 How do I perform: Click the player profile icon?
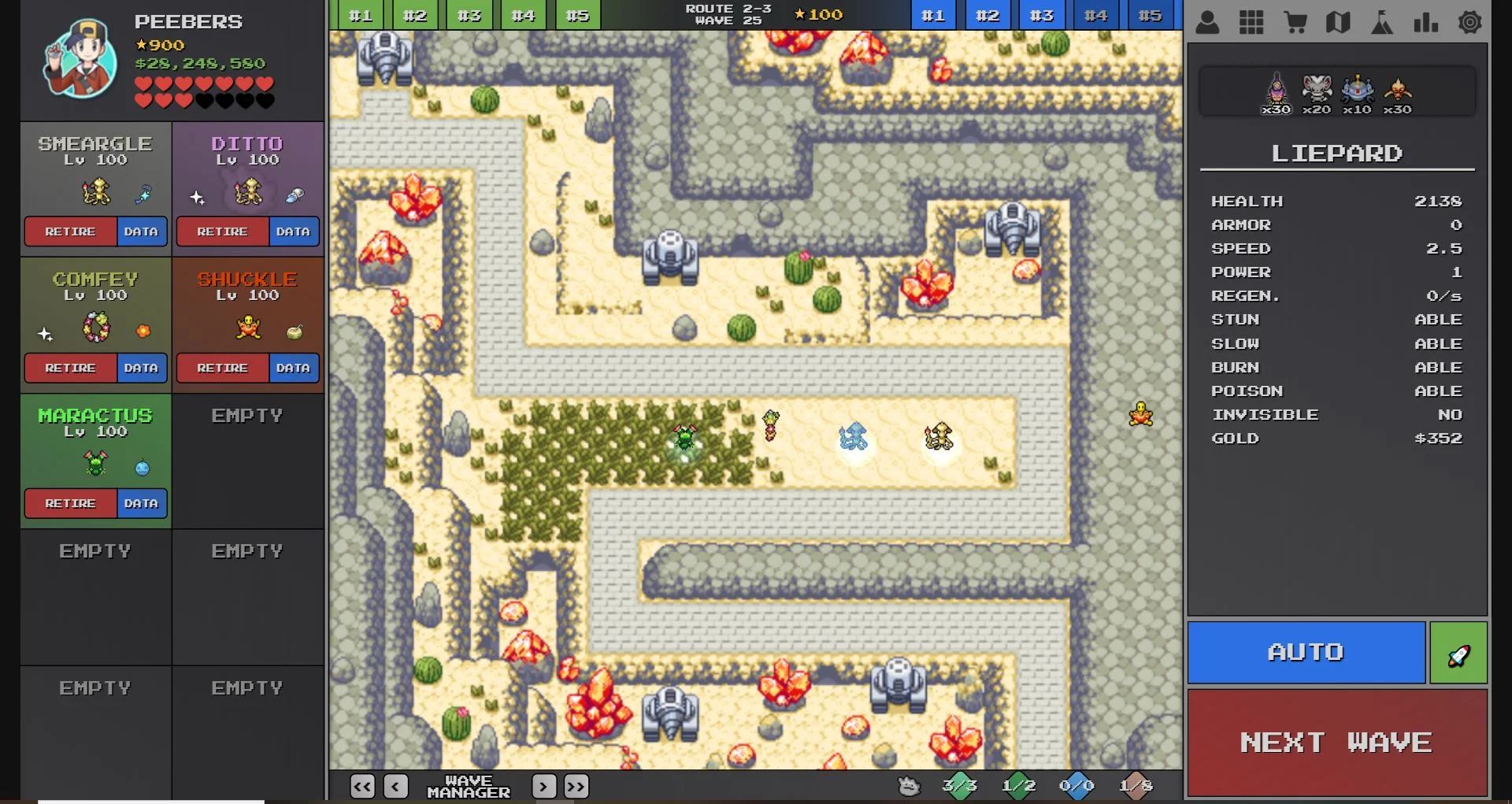click(x=1208, y=23)
